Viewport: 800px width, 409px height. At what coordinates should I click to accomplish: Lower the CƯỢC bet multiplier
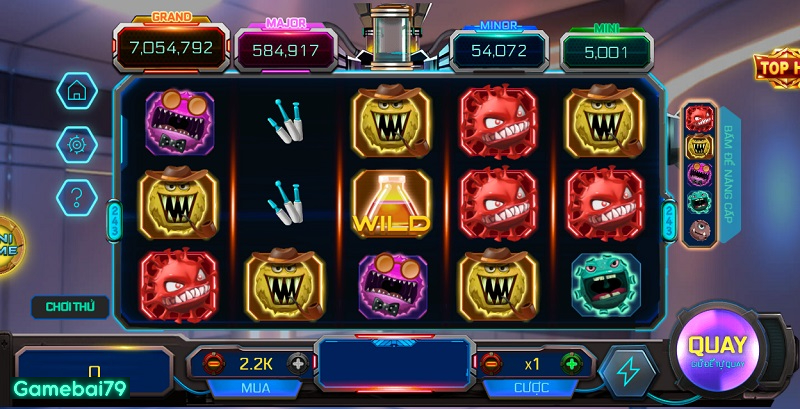click(491, 363)
